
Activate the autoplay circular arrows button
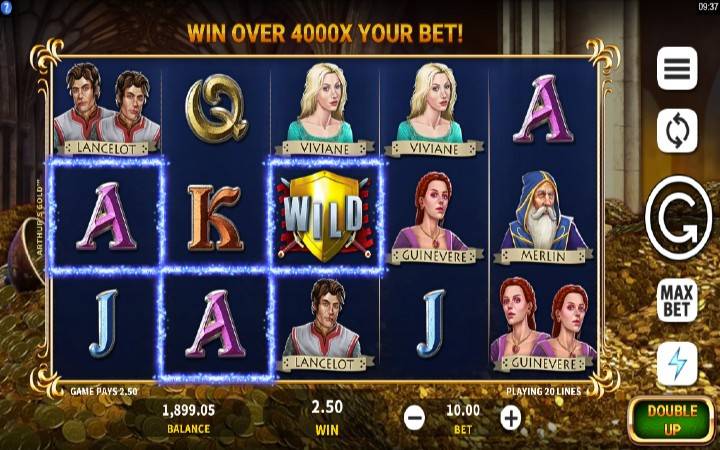pos(677,131)
